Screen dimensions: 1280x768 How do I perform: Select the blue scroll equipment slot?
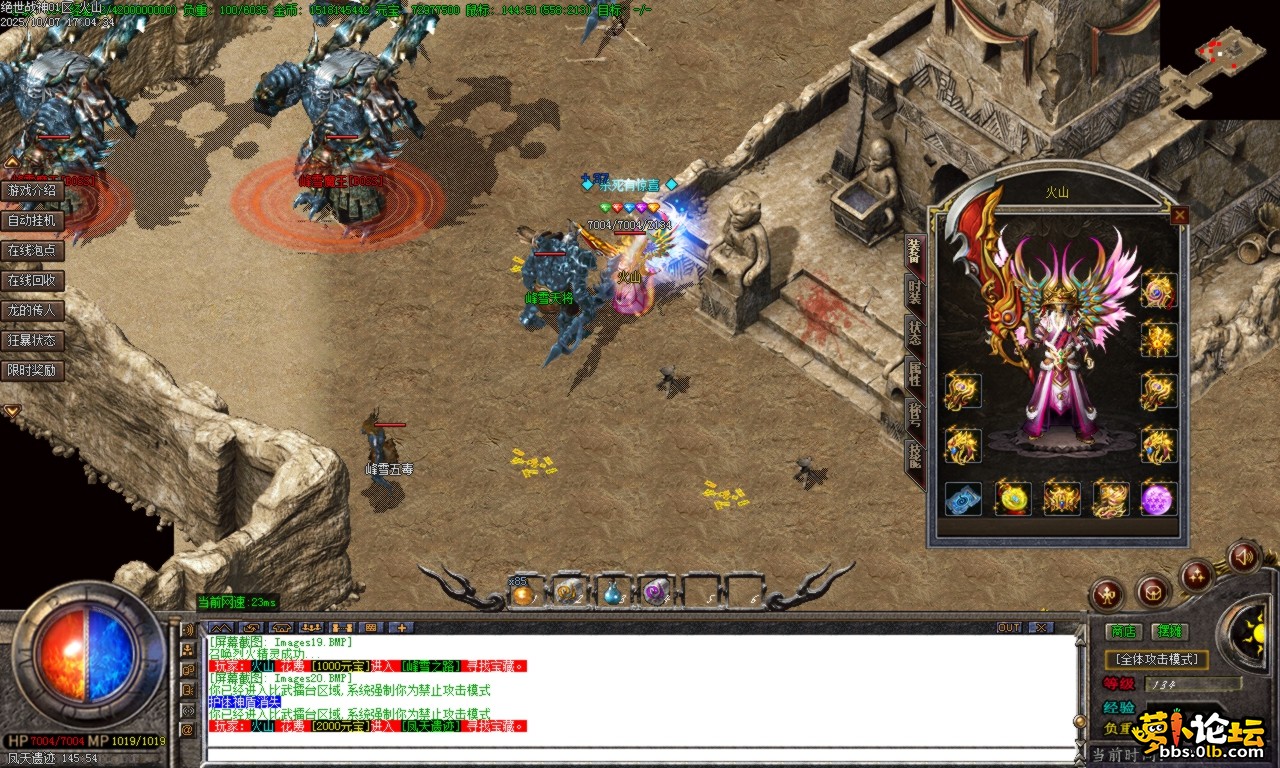pyautogui.click(x=963, y=498)
